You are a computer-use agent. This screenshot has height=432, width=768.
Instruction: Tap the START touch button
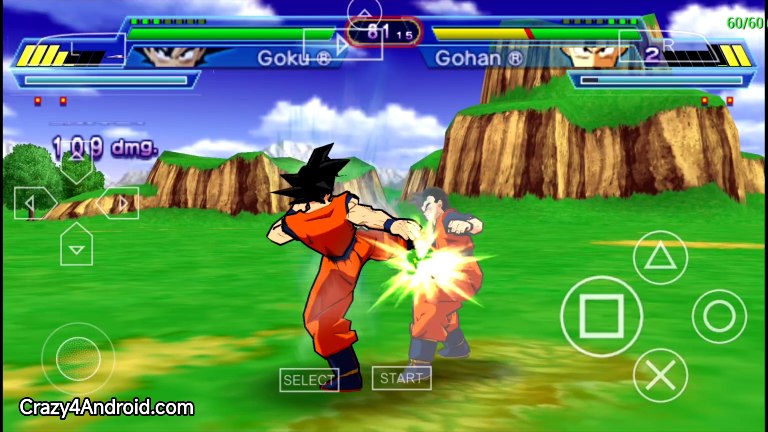pyautogui.click(x=402, y=378)
